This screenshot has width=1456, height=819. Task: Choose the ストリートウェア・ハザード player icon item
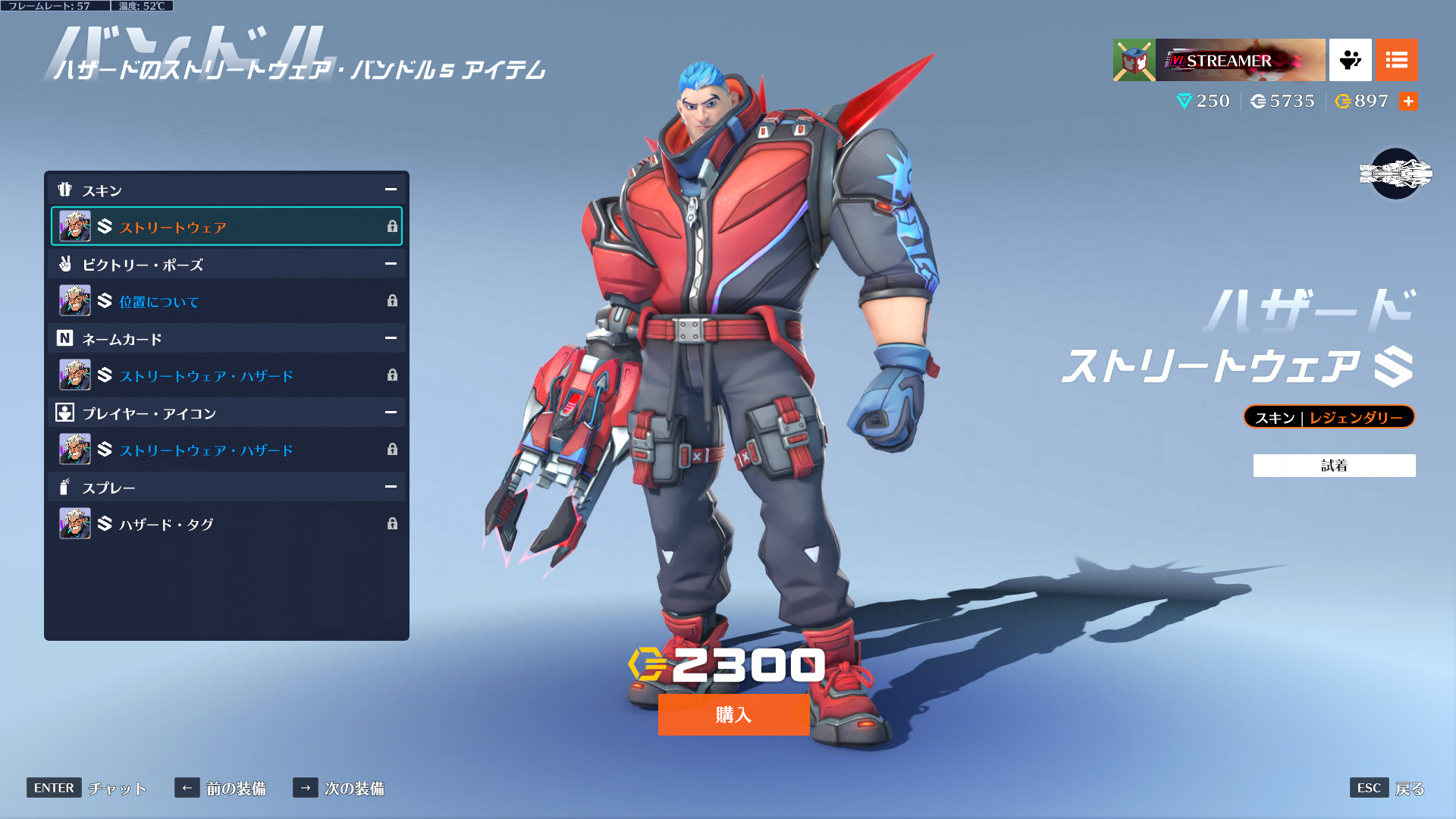(x=226, y=450)
